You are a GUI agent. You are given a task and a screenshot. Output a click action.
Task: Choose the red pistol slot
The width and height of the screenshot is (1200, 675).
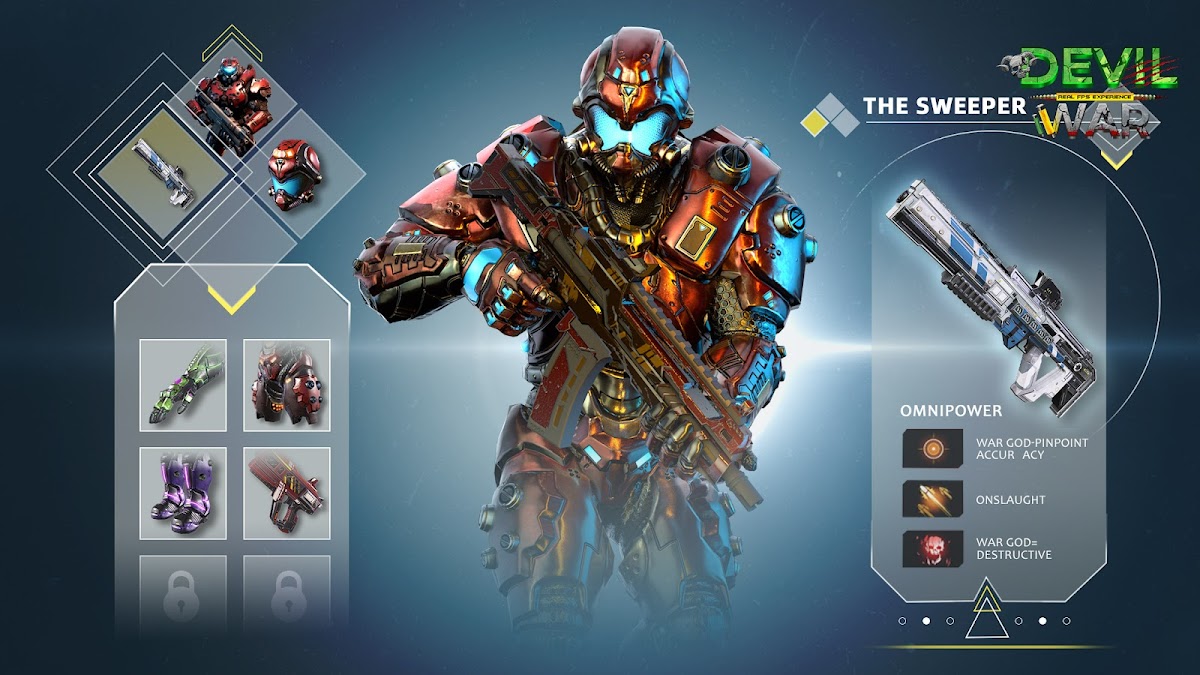[x=287, y=491]
